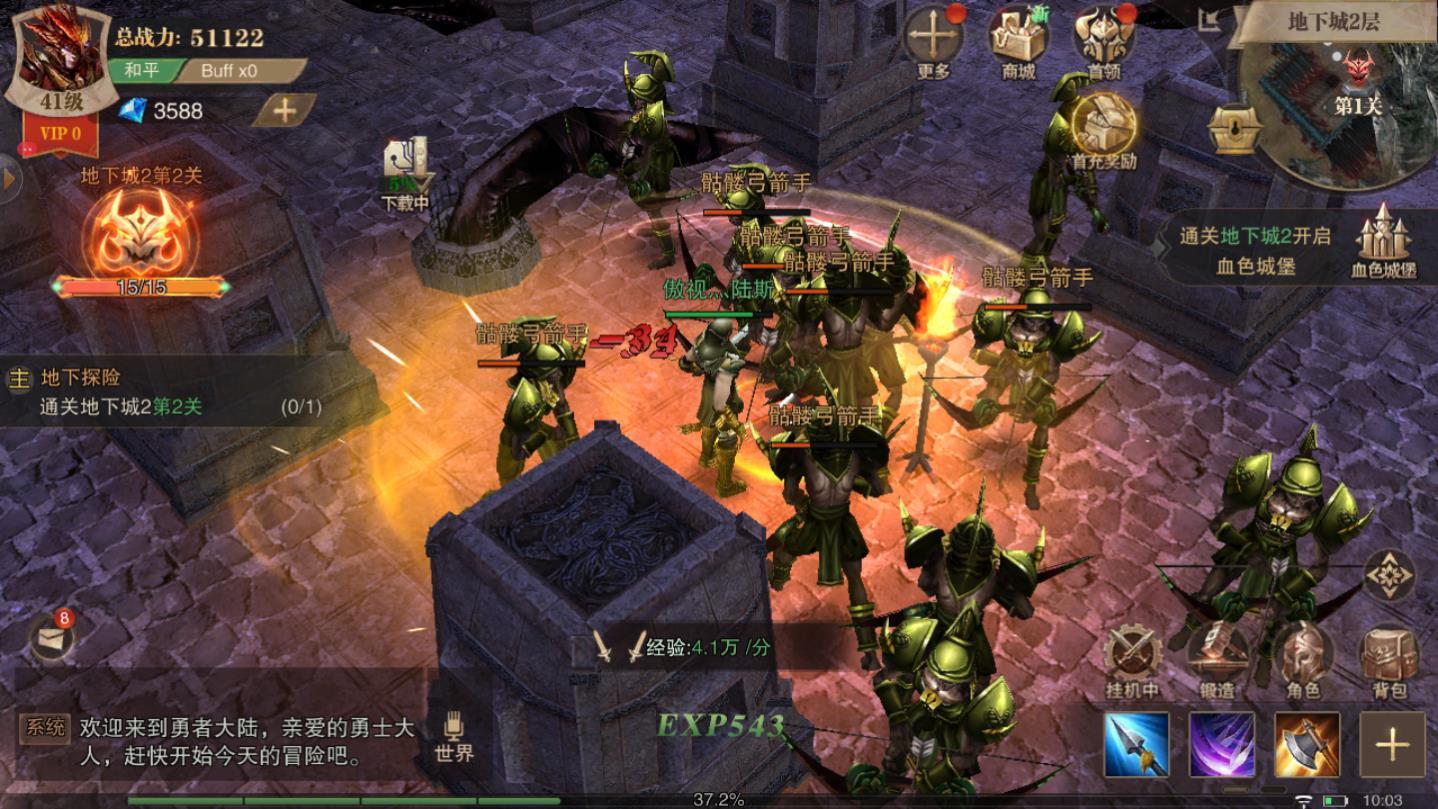
Task: Open the 更多 (more) menu
Action: (x=933, y=40)
